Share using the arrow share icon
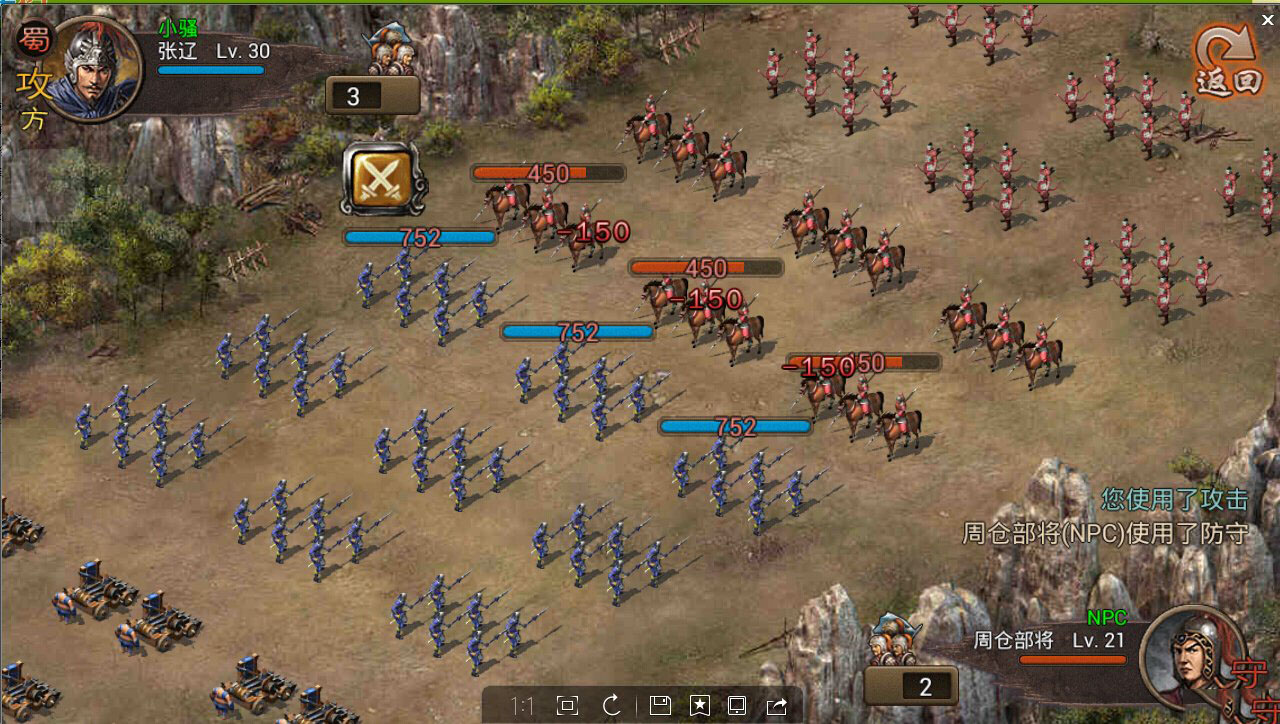The image size is (1280, 724). click(x=776, y=706)
